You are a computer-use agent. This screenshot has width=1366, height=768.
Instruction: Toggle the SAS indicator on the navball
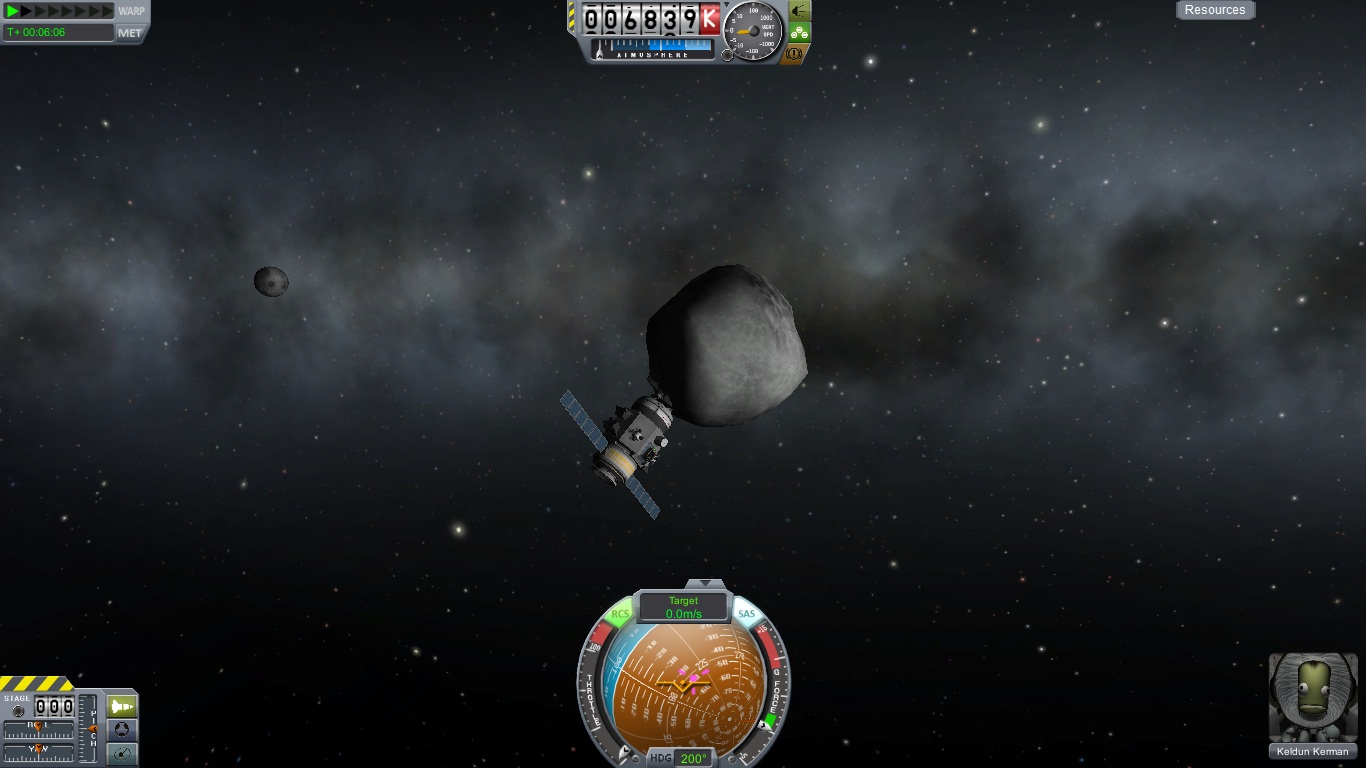(x=746, y=613)
